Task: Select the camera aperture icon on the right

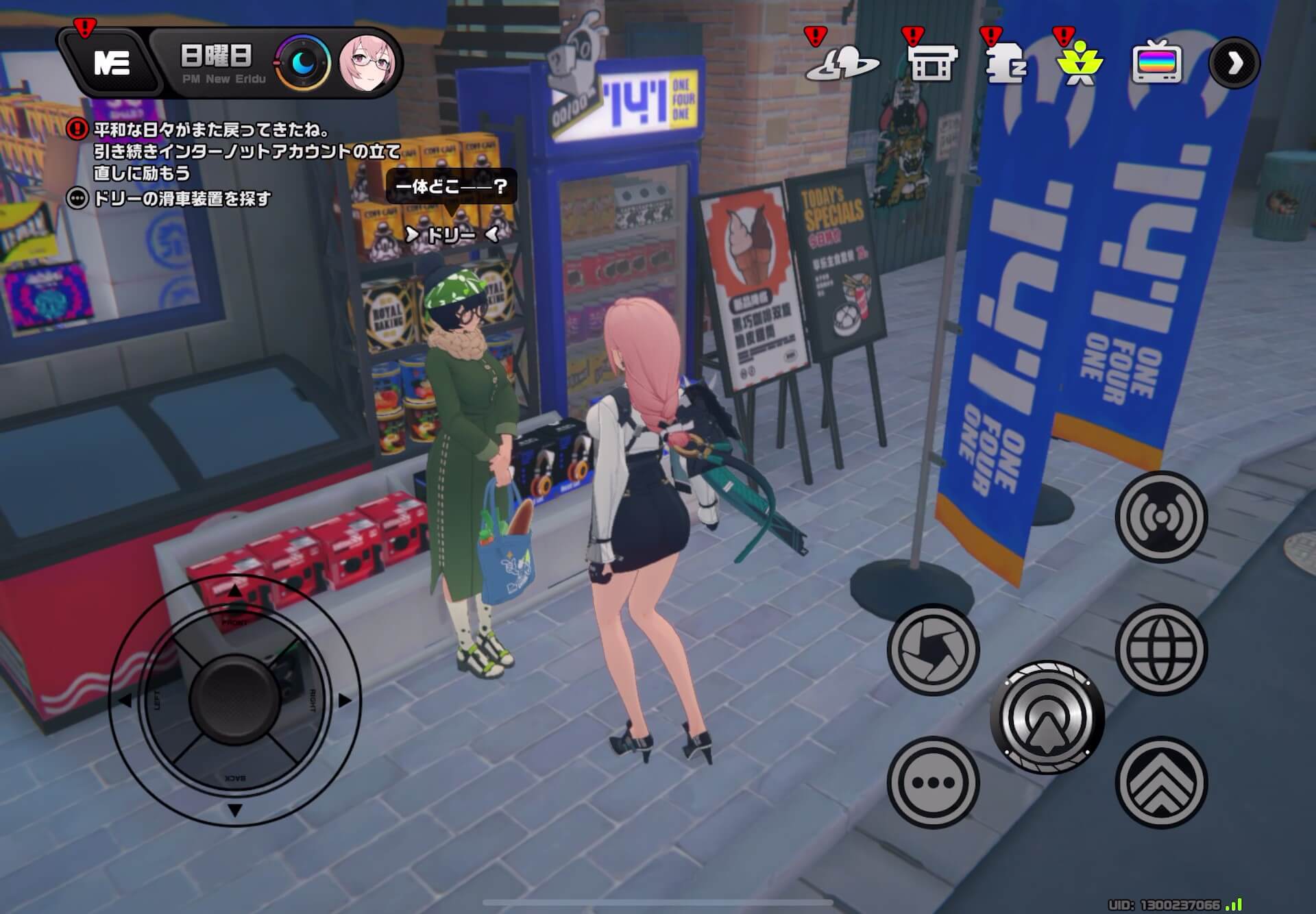Action: (932, 648)
